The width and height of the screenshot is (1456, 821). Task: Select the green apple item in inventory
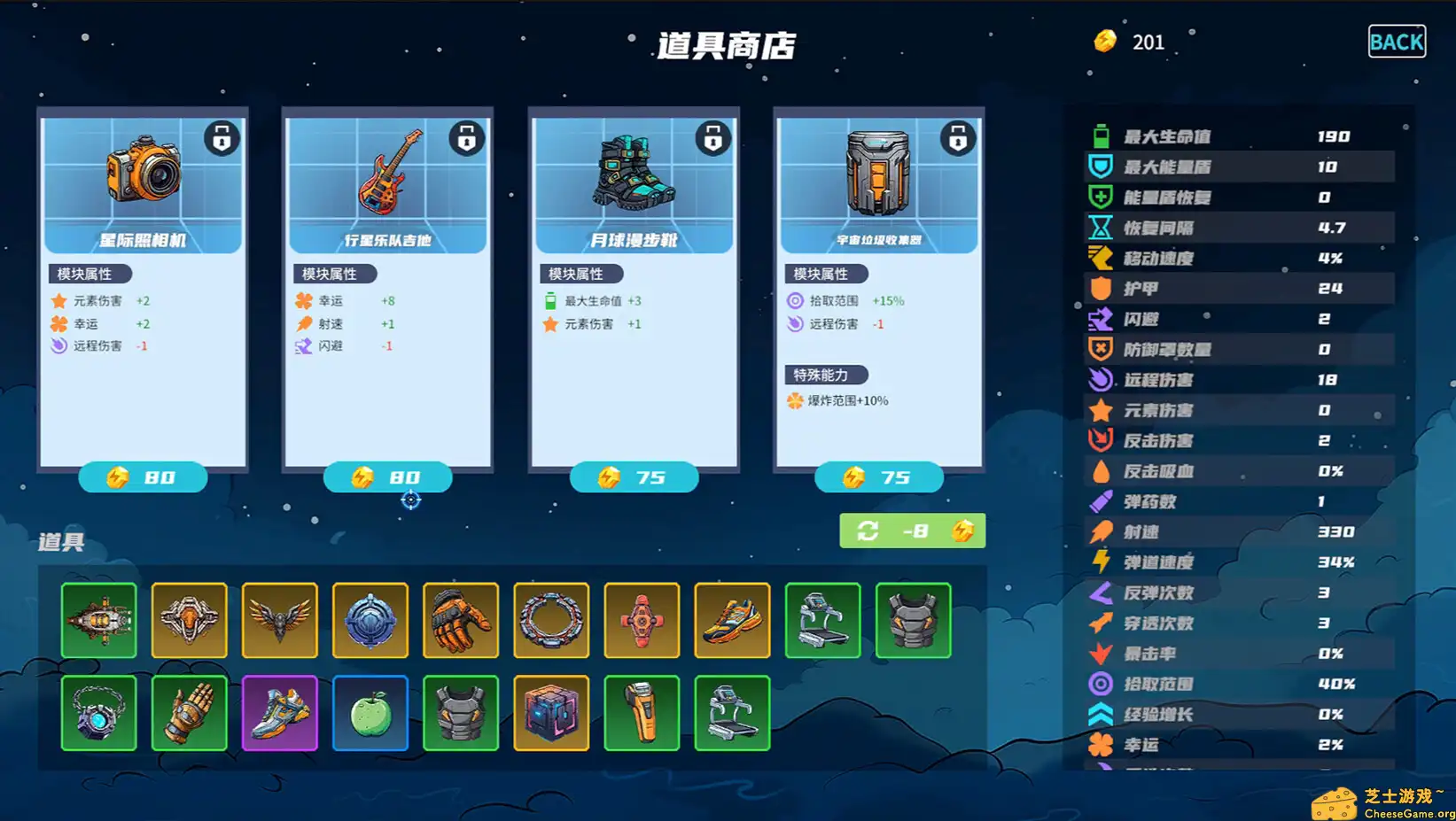point(370,713)
